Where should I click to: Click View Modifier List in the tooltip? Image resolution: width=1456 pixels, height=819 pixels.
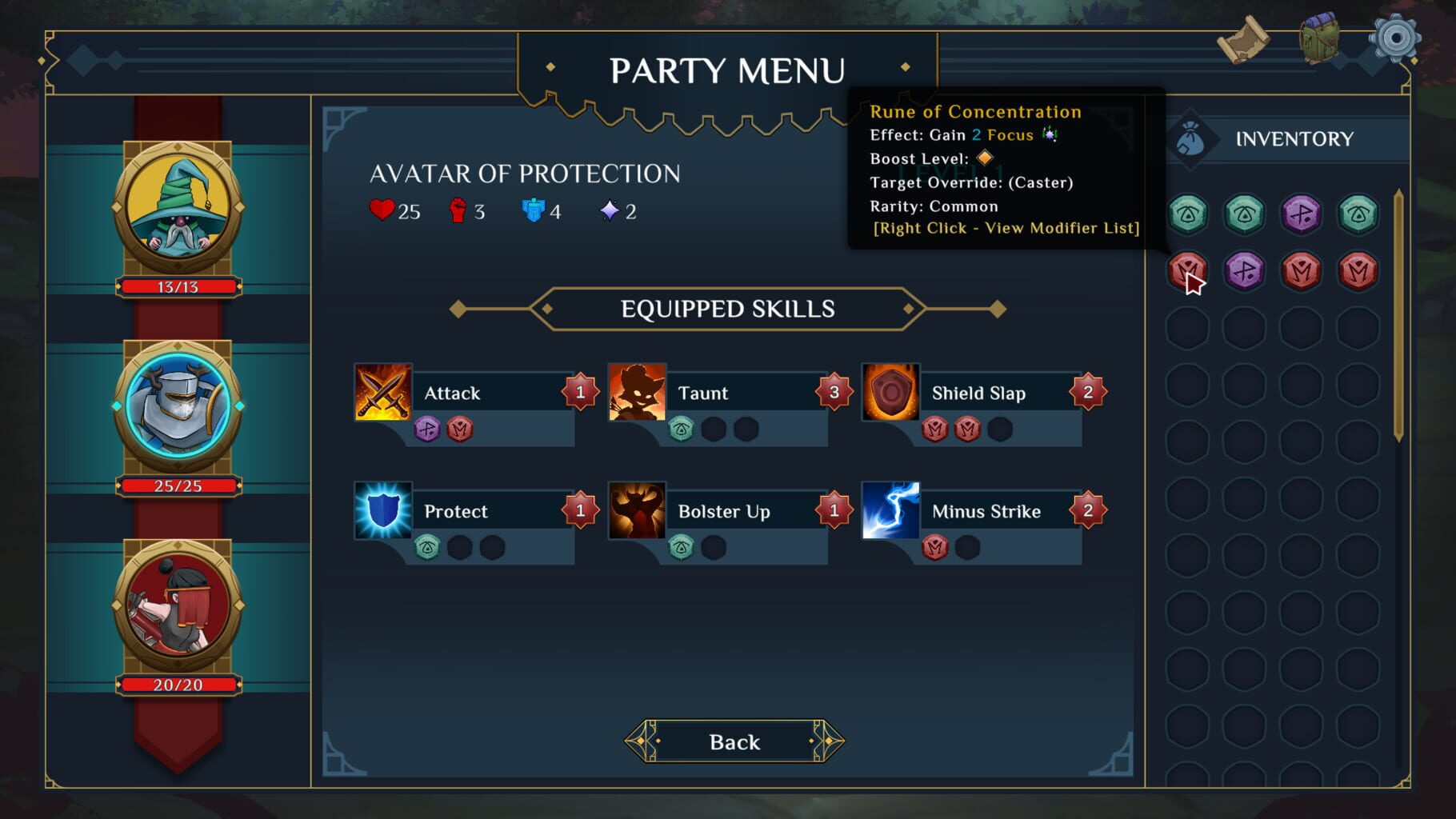coord(1005,228)
